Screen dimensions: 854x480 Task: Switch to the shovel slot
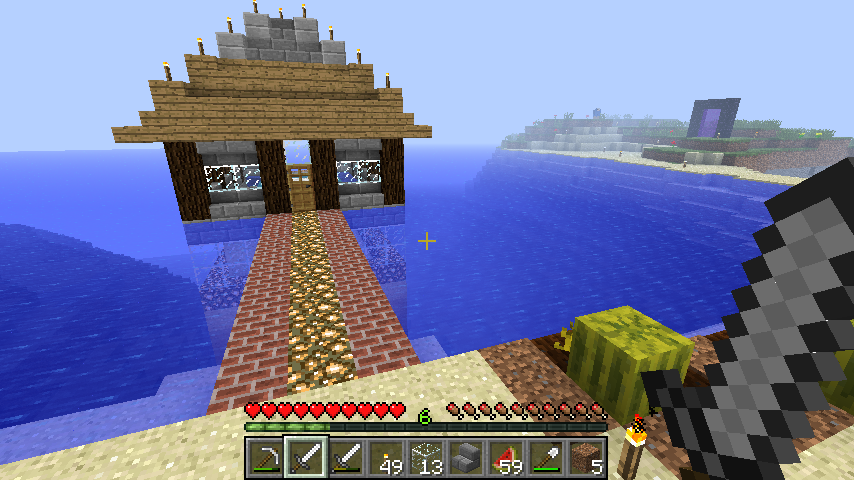[546, 458]
